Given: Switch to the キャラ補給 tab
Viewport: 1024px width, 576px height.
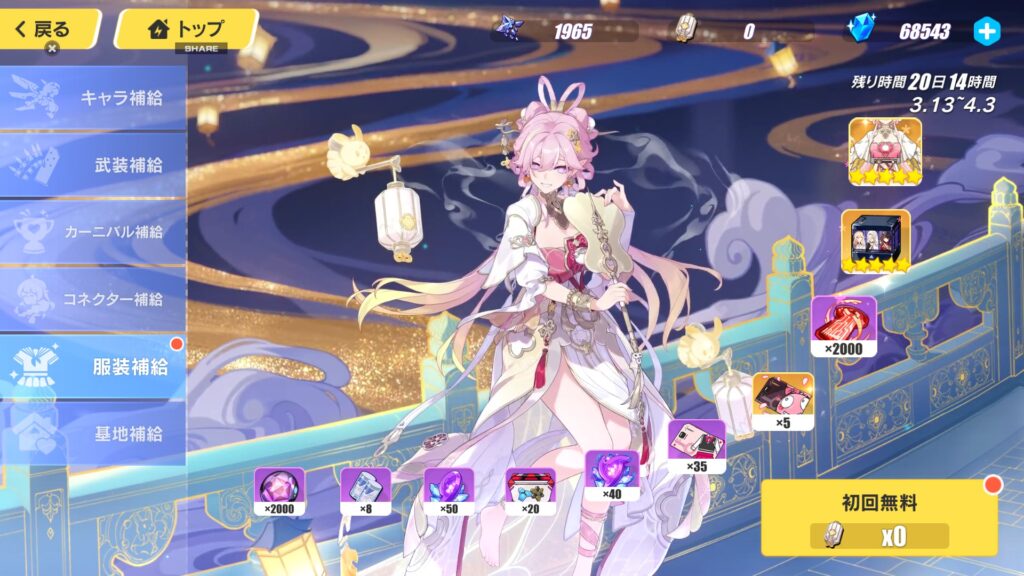Looking at the screenshot, I should click(x=93, y=98).
